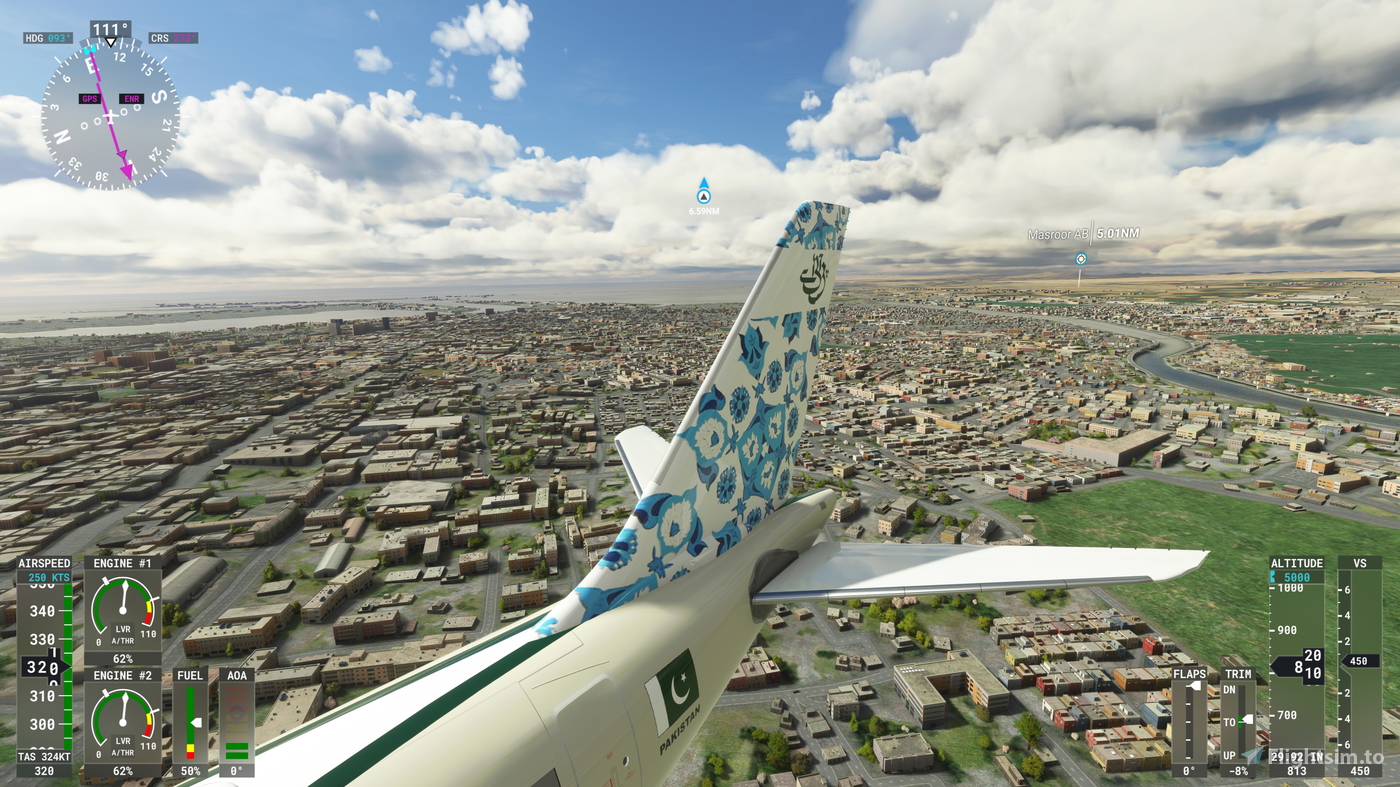Toggle the cyan heading bug on the compass
1400x787 pixels.
point(90,50)
